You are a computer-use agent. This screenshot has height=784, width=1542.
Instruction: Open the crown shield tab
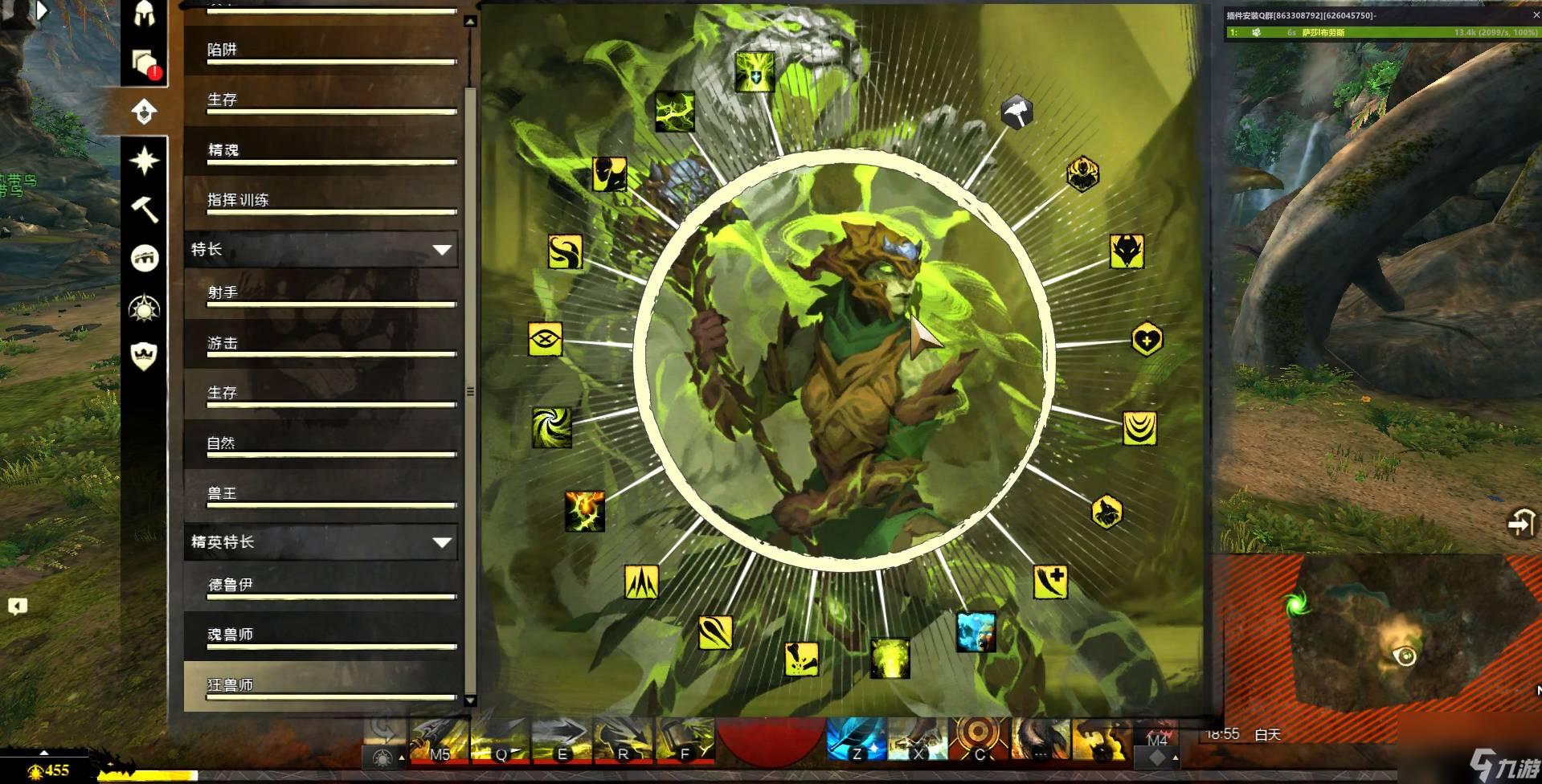145,356
